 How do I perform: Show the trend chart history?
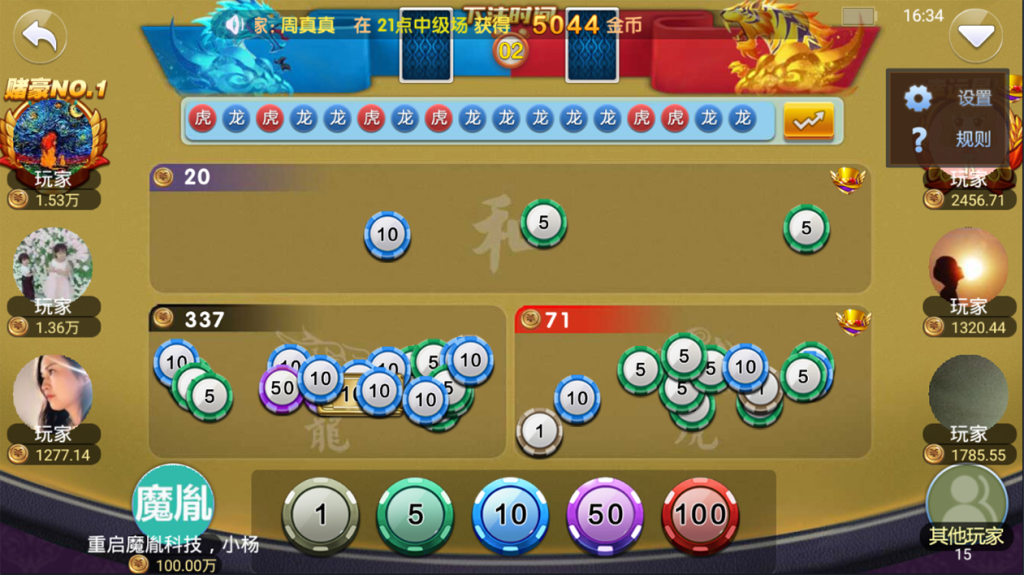[808, 120]
